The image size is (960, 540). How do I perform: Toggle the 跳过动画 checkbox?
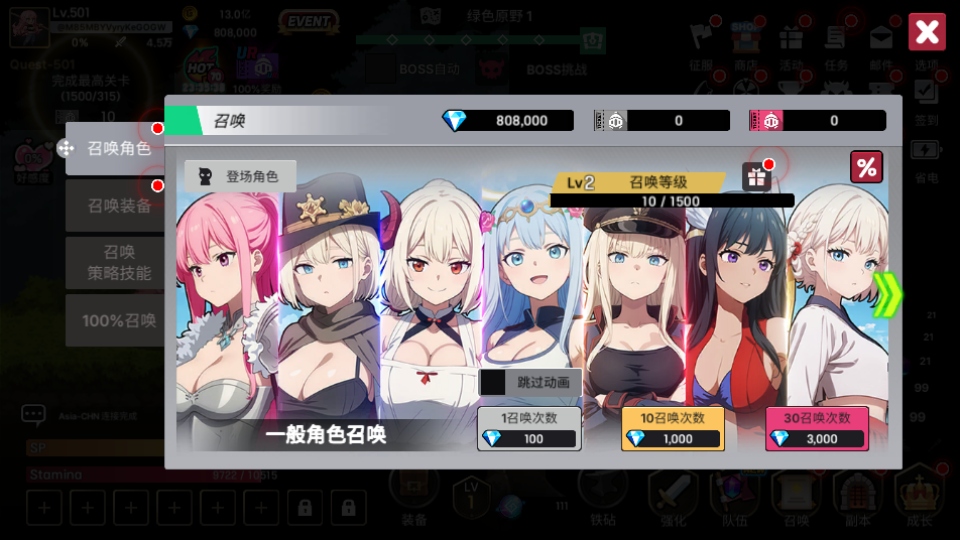pyautogui.click(x=494, y=382)
